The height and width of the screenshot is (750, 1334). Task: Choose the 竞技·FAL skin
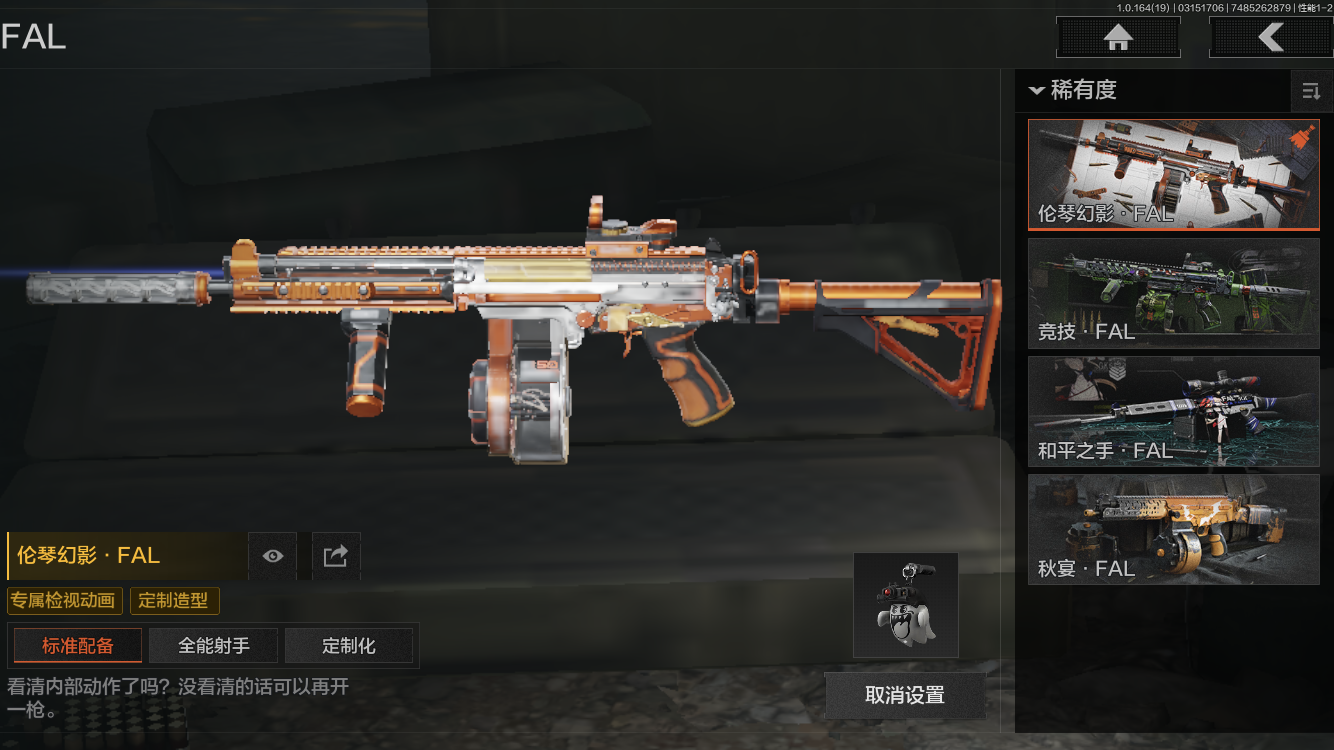coord(1173,293)
